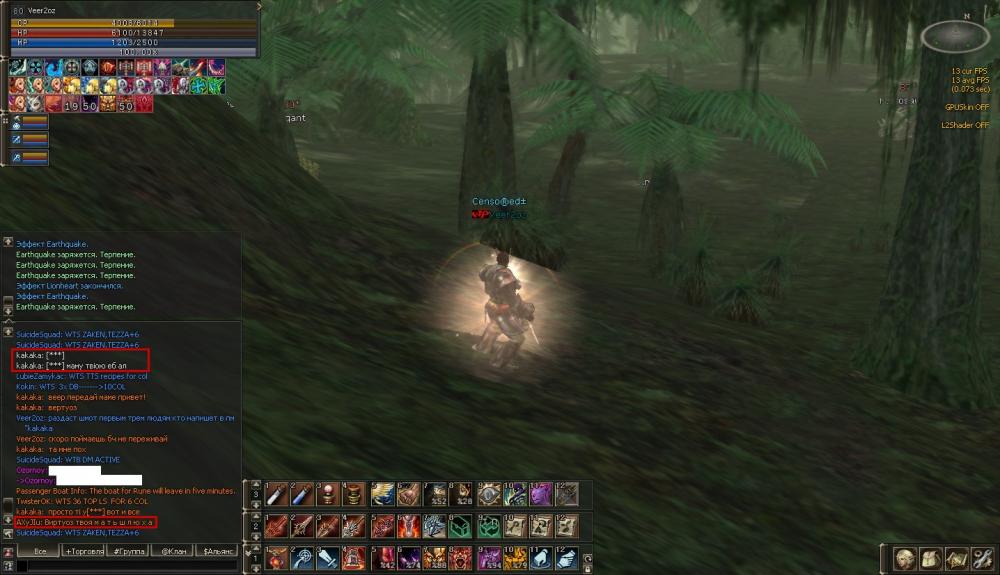The width and height of the screenshot is (1000, 575).
Task: Activate the purple demon face skill in bar 3
Action: [541, 494]
